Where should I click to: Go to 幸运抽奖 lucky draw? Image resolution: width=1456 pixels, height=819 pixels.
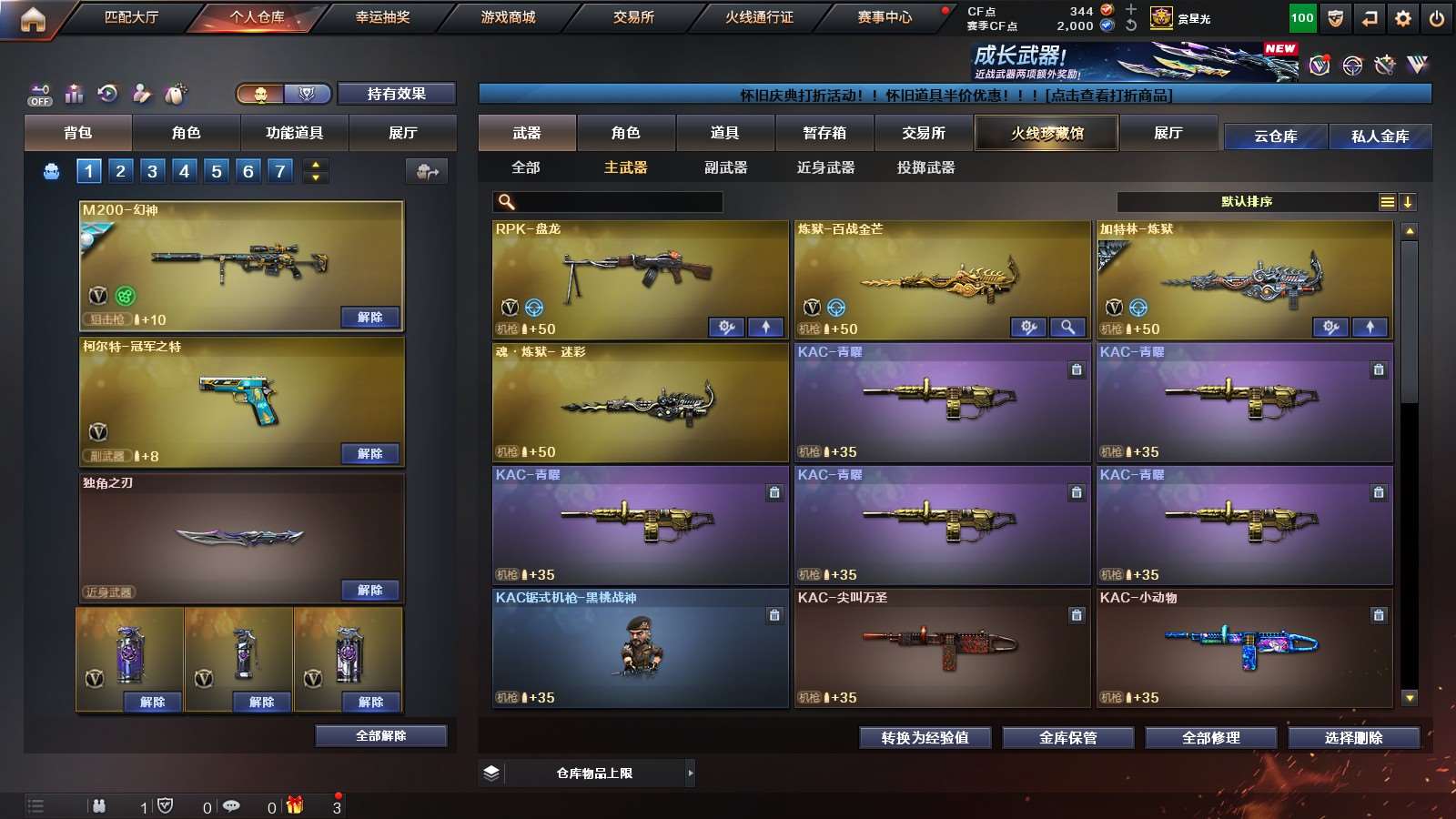pyautogui.click(x=382, y=17)
